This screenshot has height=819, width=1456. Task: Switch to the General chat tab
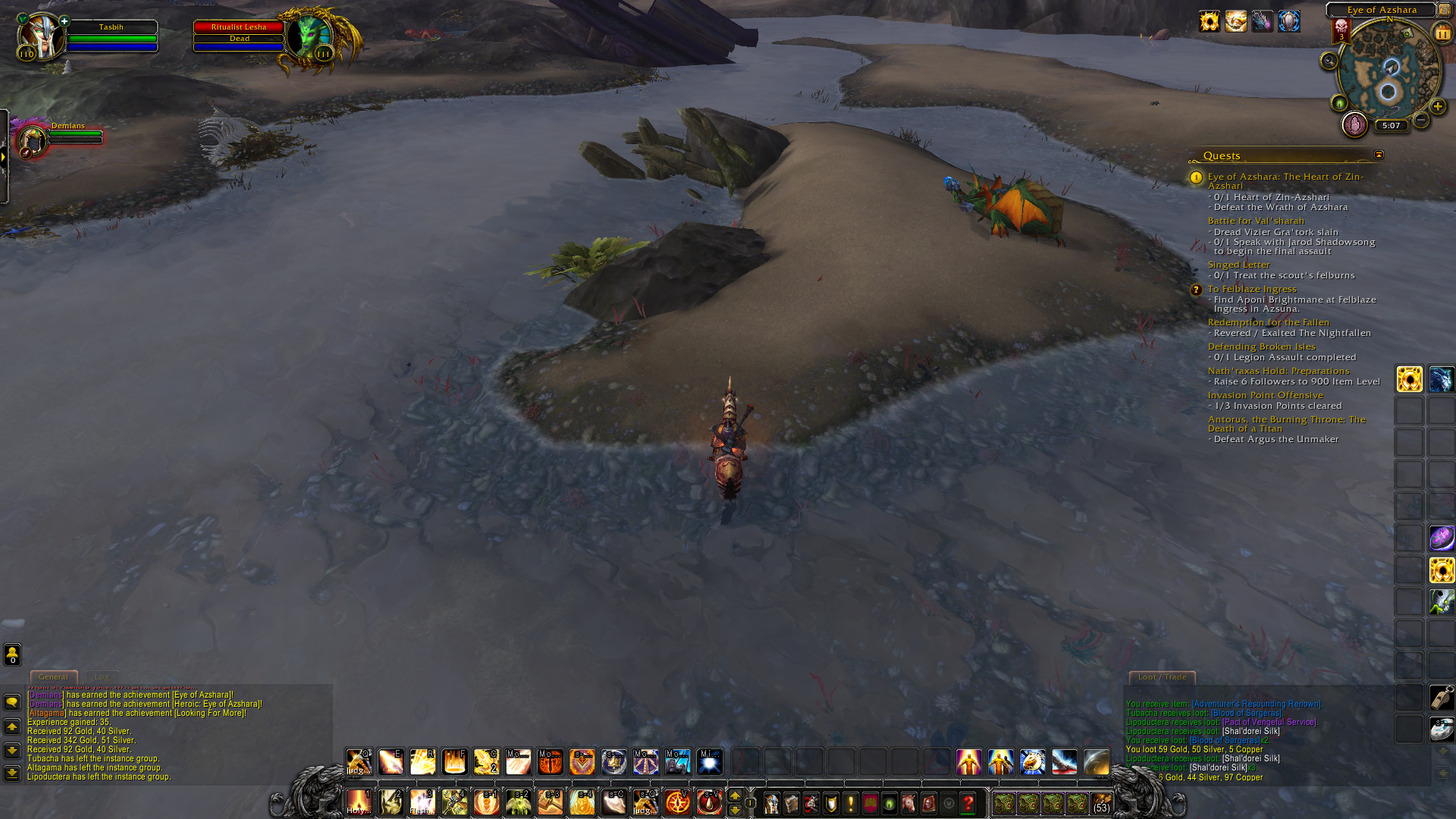tap(53, 676)
